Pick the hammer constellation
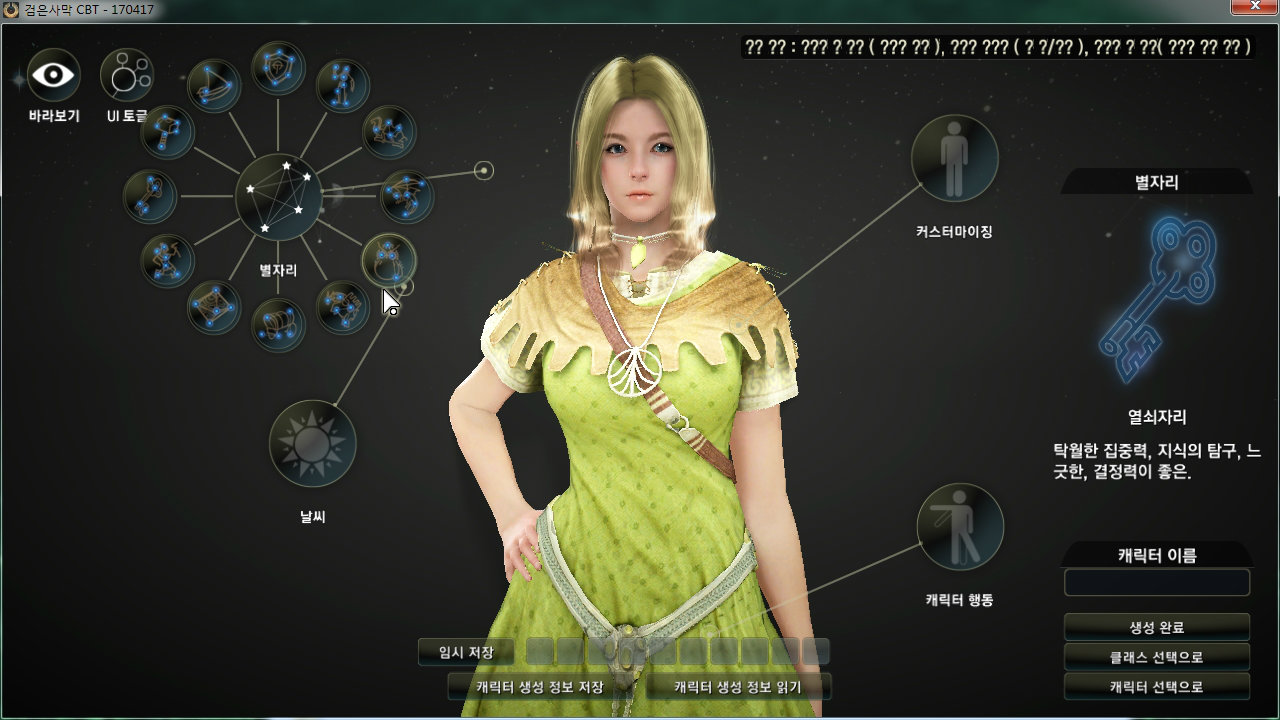 [x=167, y=132]
